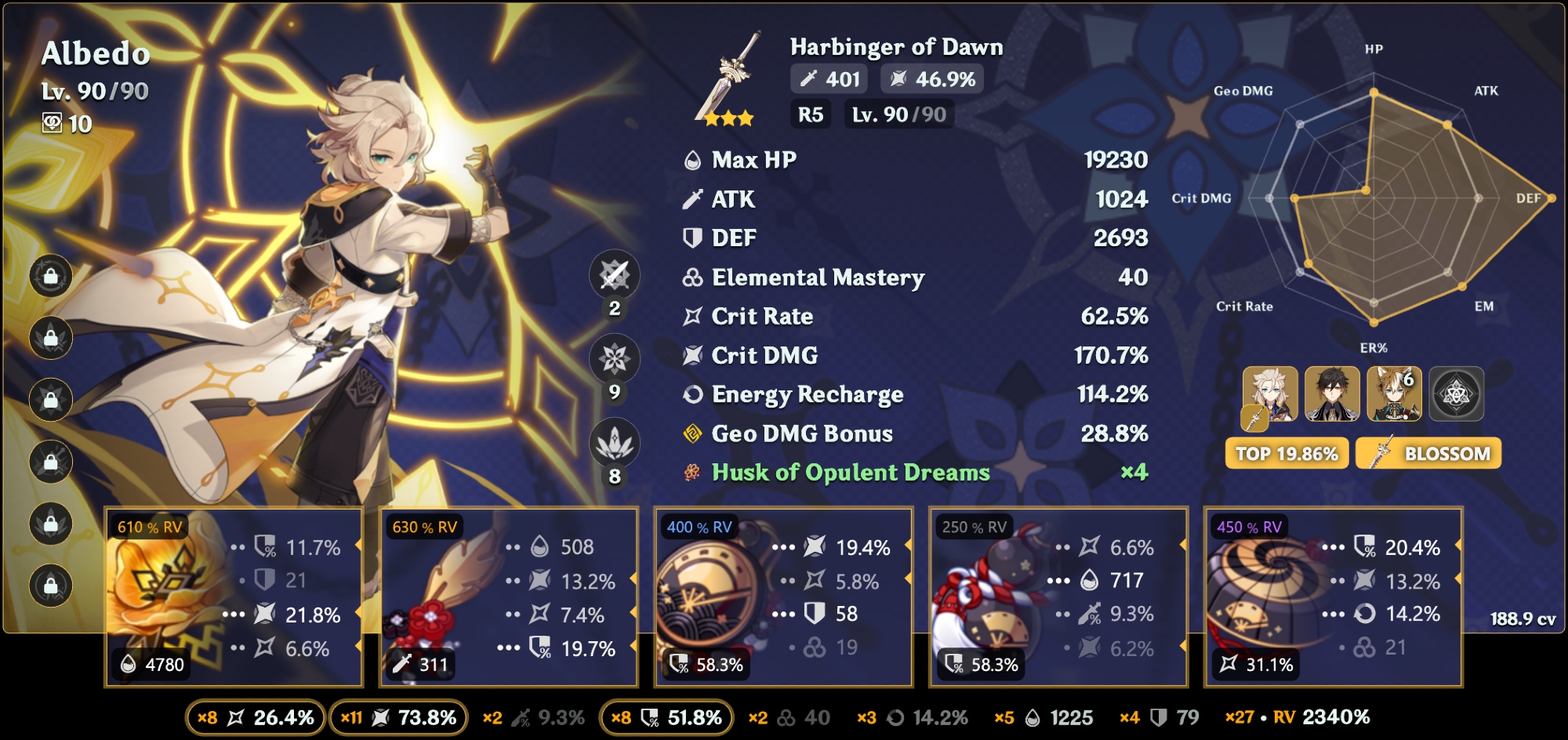Select Zhongli's team portrait thumbnail
Image resolution: width=1568 pixels, height=740 pixels.
(1332, 394)
